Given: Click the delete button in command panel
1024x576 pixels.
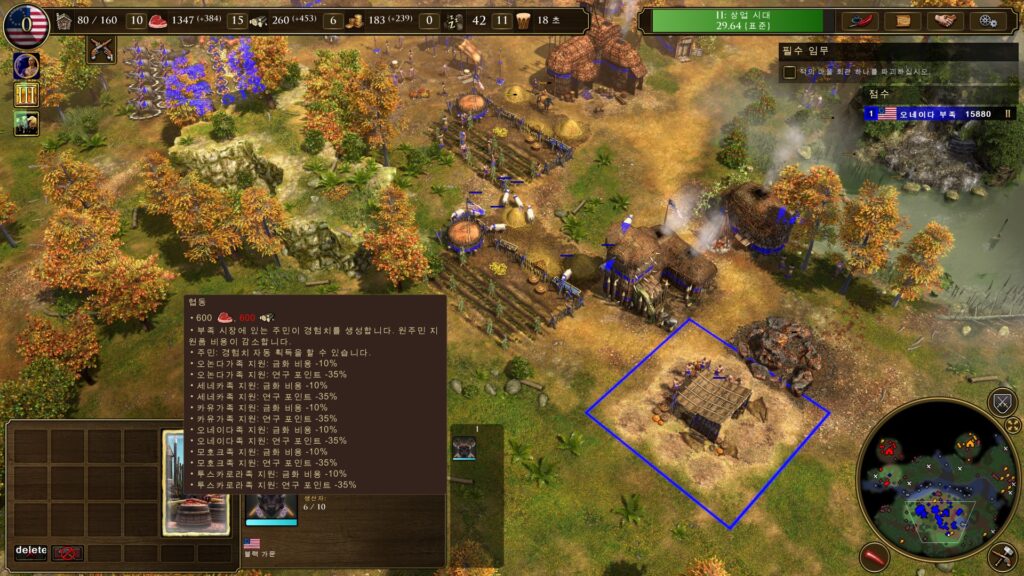Looking at the screenshot, I should pyautogui.click(x=31, y=551).
